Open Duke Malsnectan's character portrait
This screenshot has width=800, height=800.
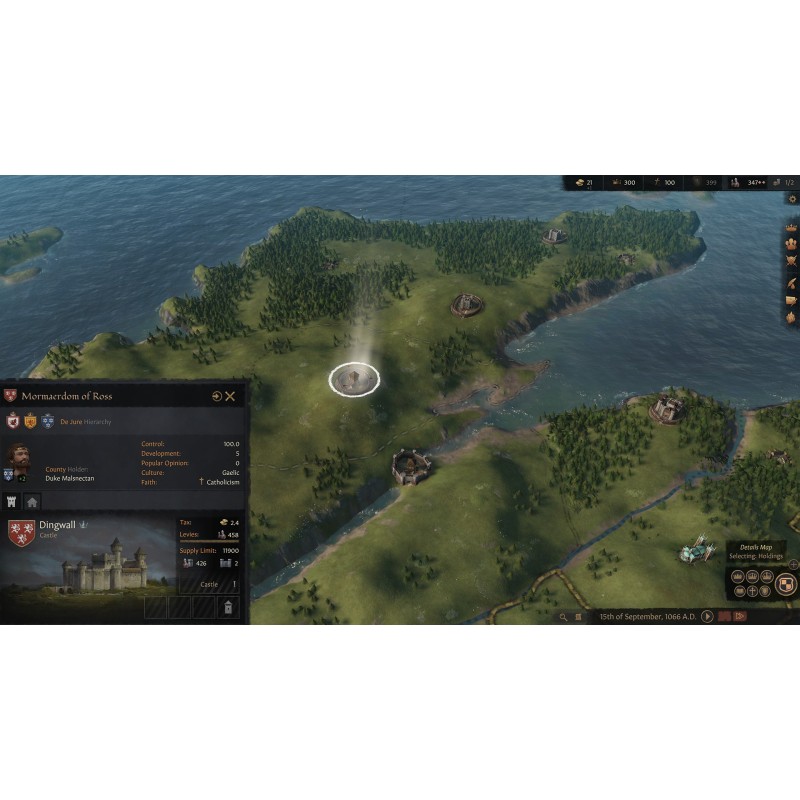17,459
